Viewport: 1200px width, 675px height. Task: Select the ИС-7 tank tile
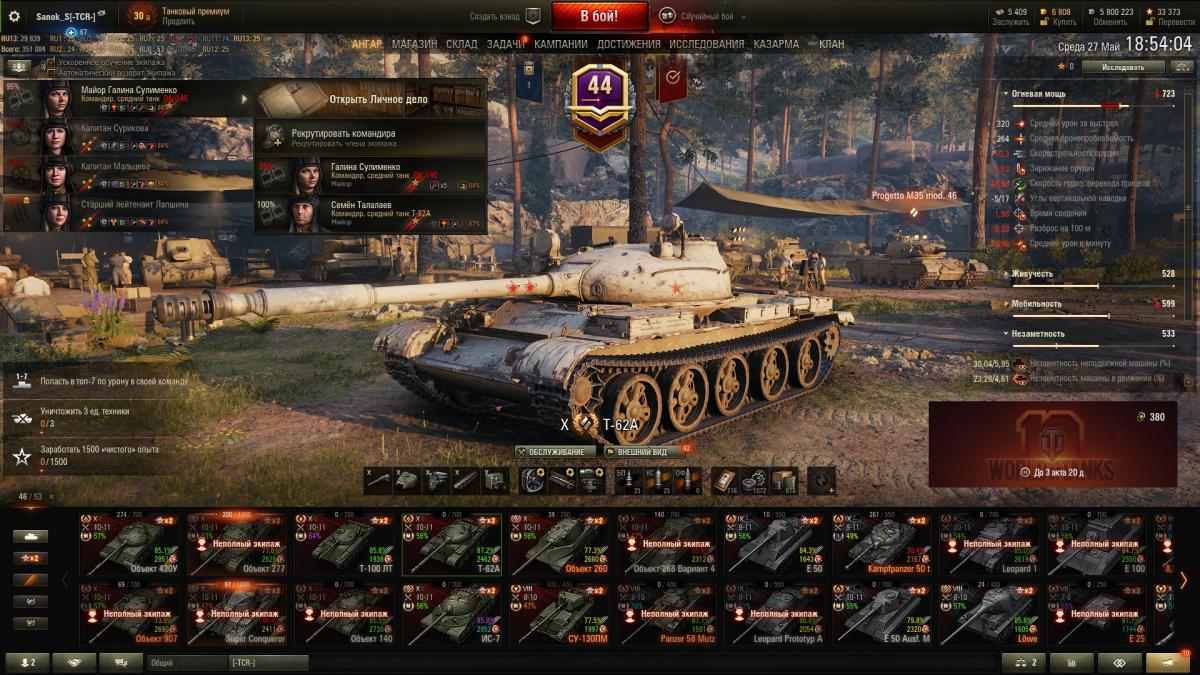[x=452, y=614]
